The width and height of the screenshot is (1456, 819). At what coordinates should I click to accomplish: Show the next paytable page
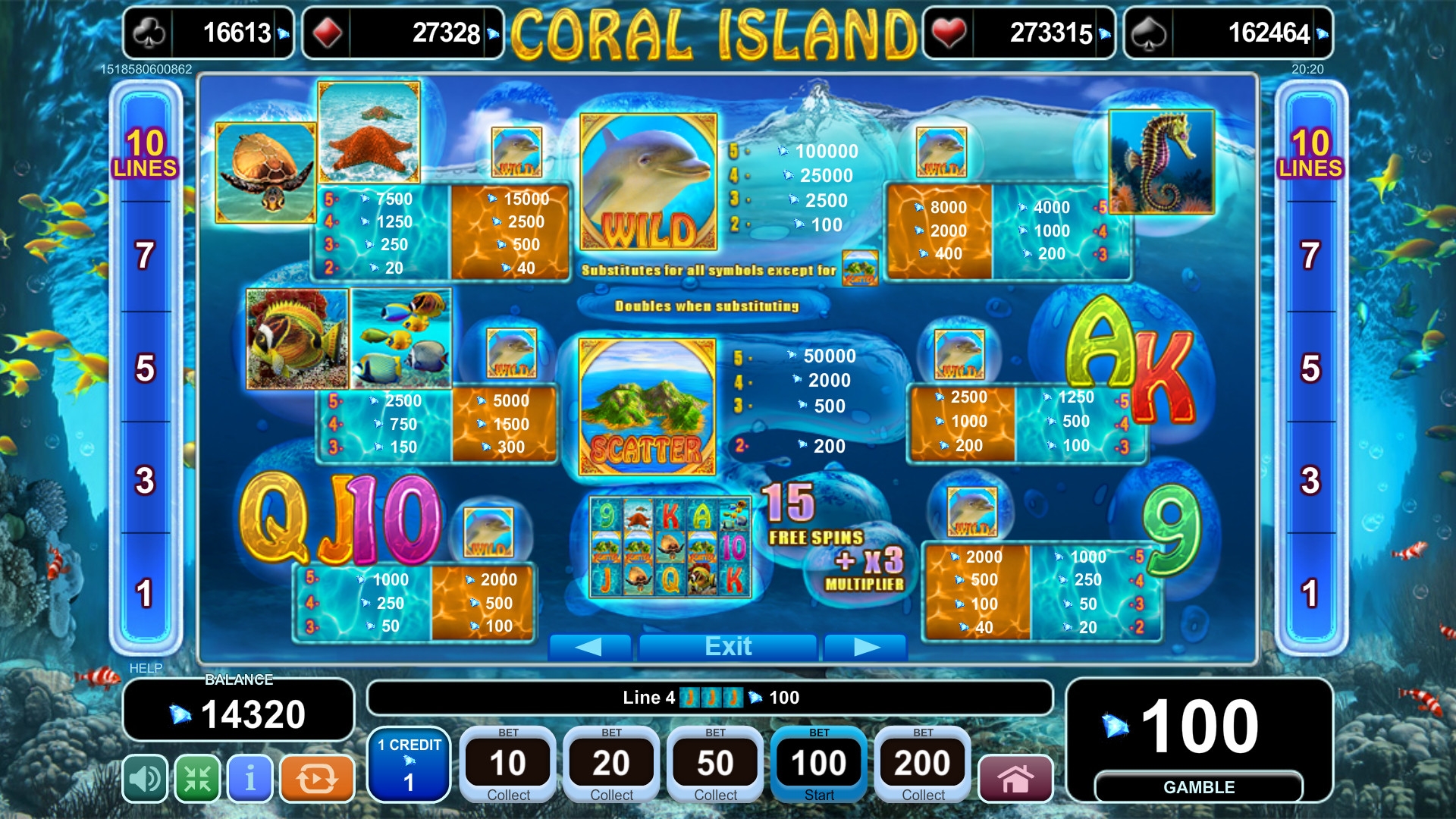(x=866, y=647)
